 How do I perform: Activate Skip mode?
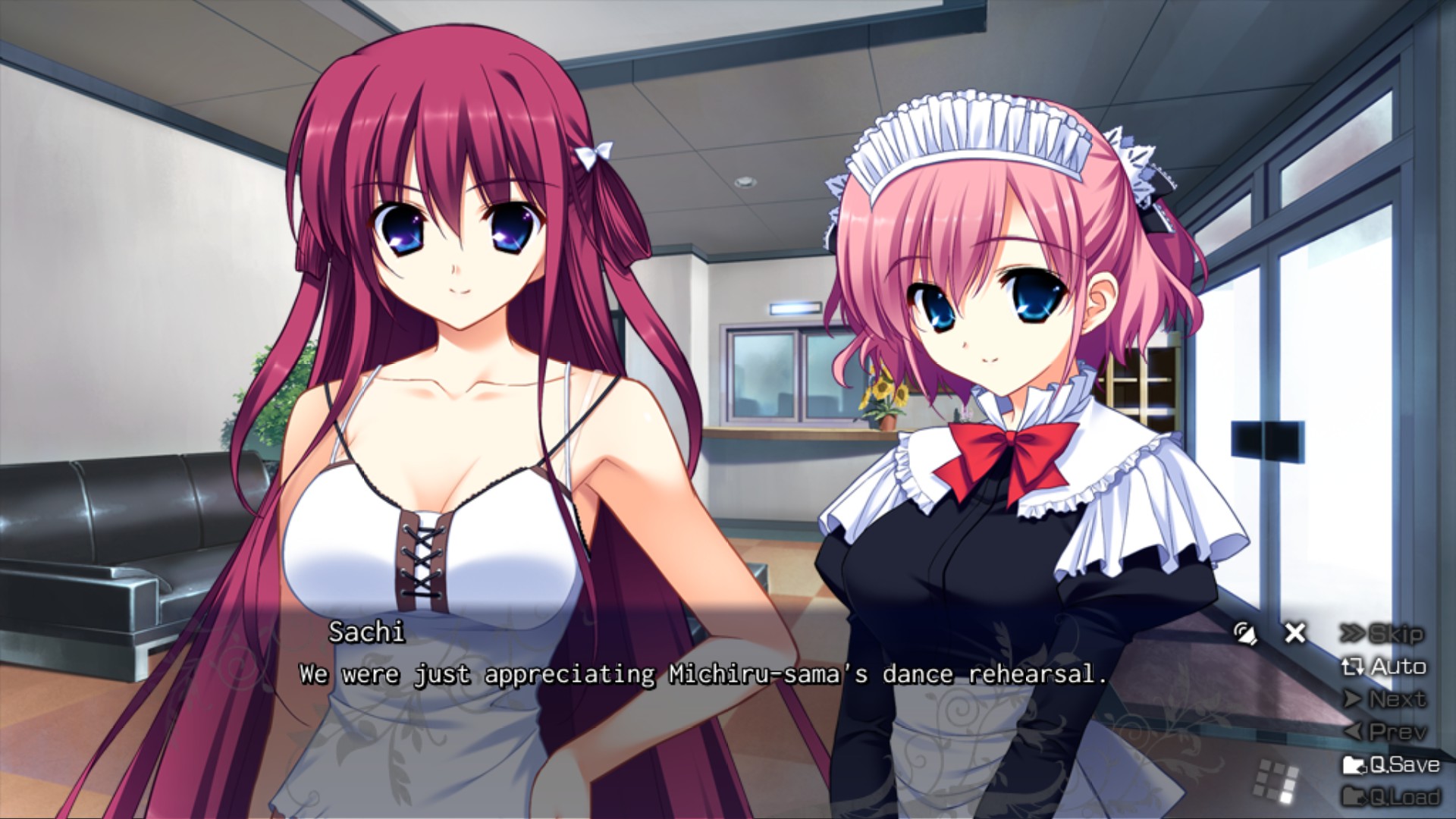(1382, 634)
